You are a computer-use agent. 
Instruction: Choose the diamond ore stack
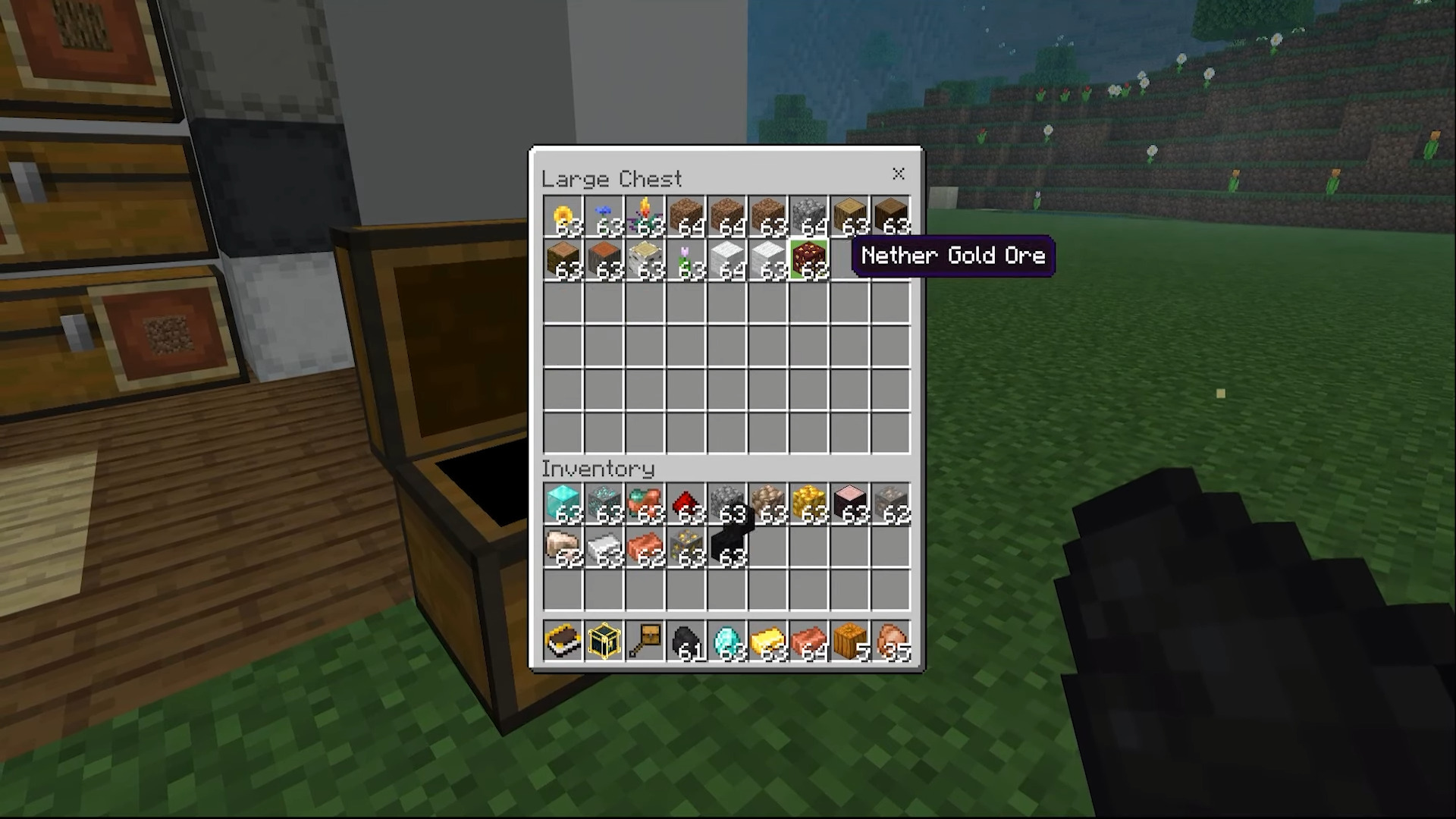tap(604, 504)
